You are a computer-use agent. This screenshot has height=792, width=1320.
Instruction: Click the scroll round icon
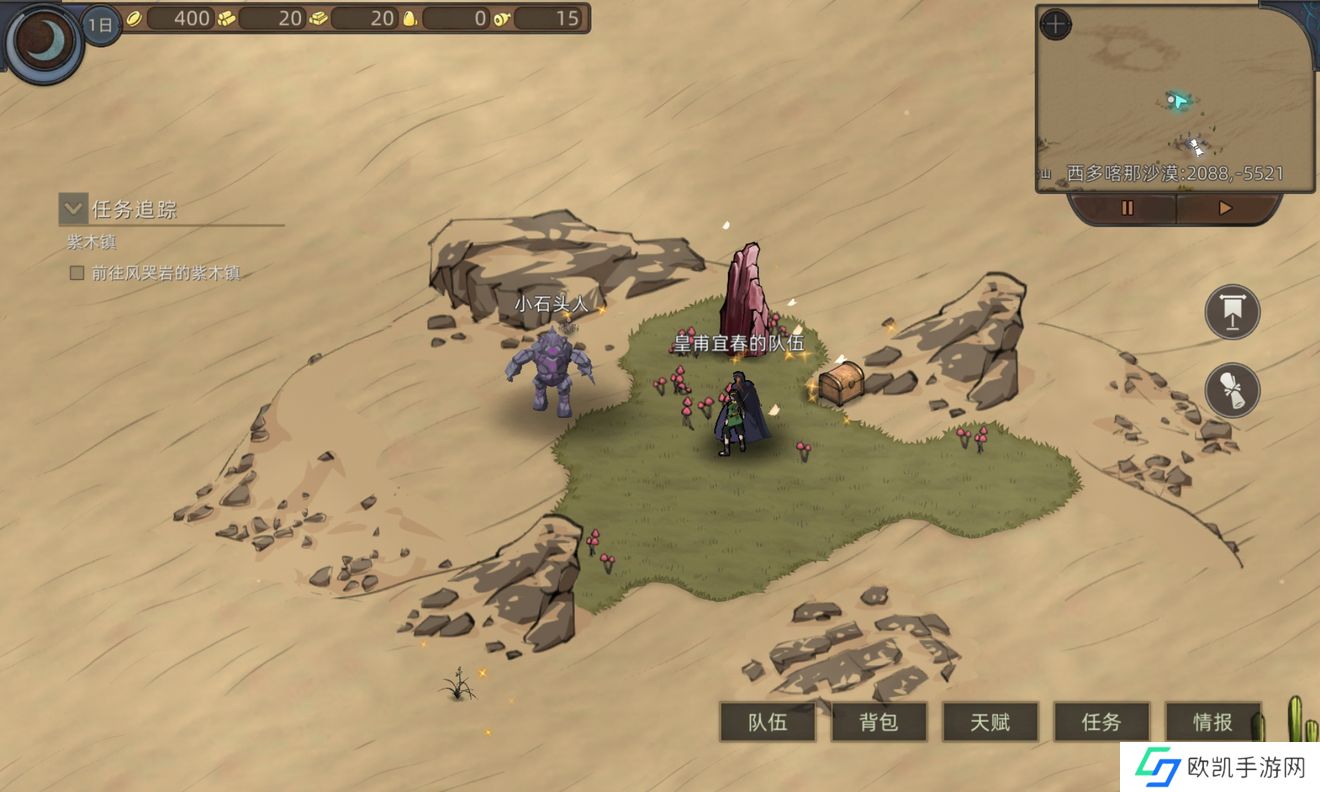(x=1232, y=390)
